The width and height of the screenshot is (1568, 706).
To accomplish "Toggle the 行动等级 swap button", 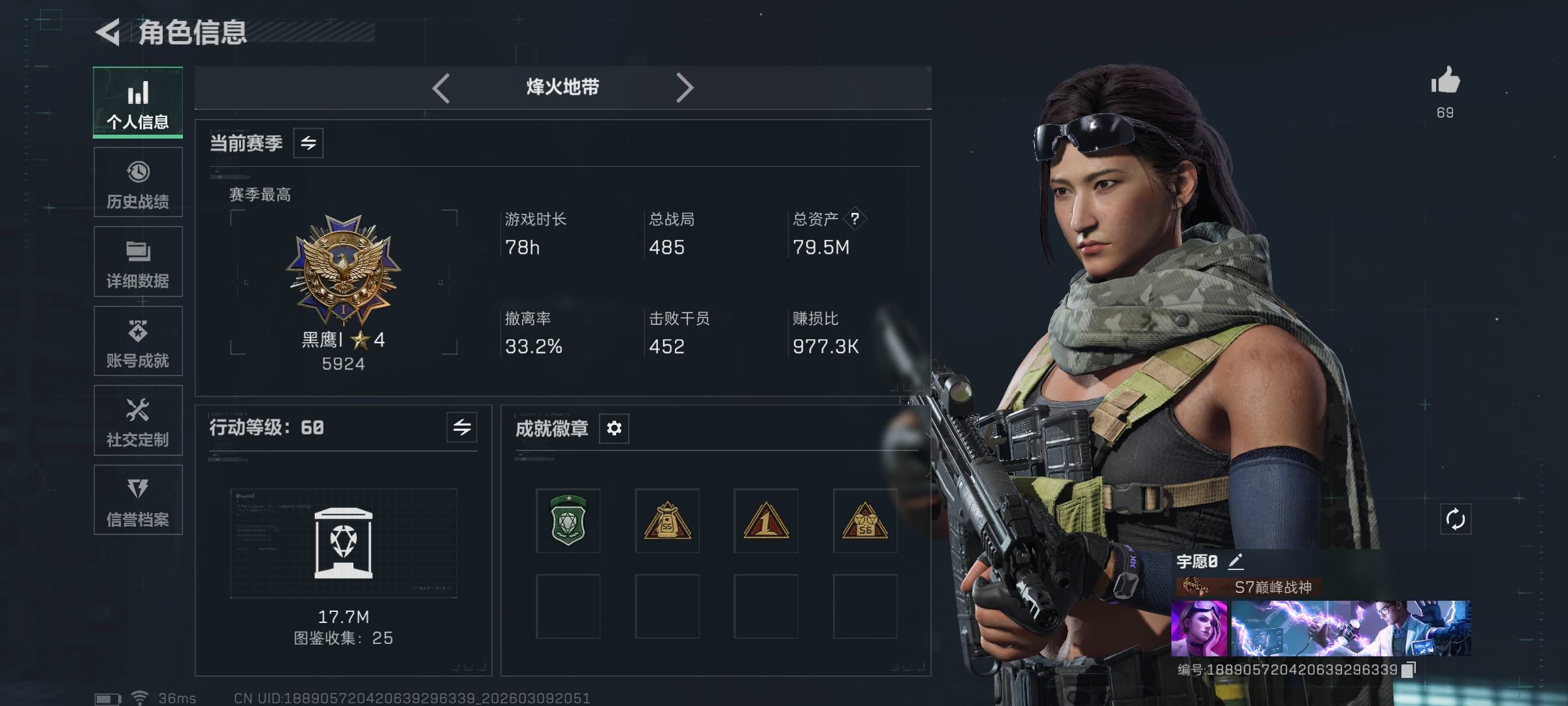I will (462, 428).
